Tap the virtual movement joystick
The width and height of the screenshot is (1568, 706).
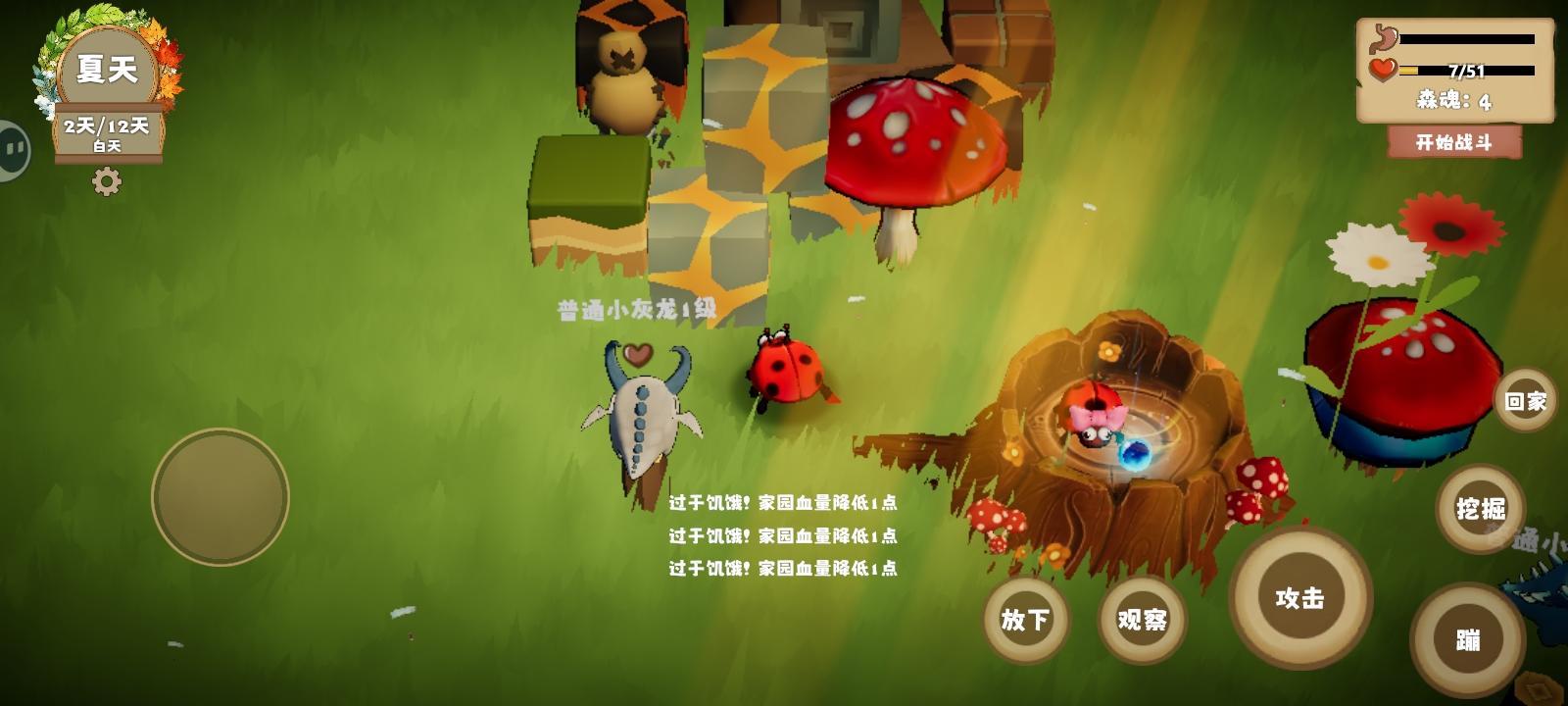point(219,495)
